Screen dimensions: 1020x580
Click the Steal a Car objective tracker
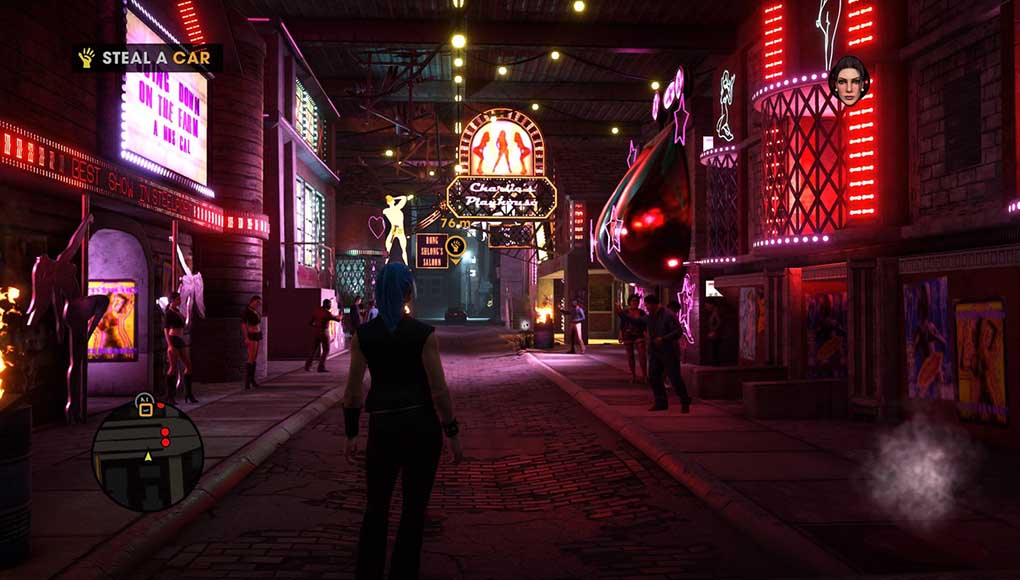pyautogui.click(x=146, y=58)
